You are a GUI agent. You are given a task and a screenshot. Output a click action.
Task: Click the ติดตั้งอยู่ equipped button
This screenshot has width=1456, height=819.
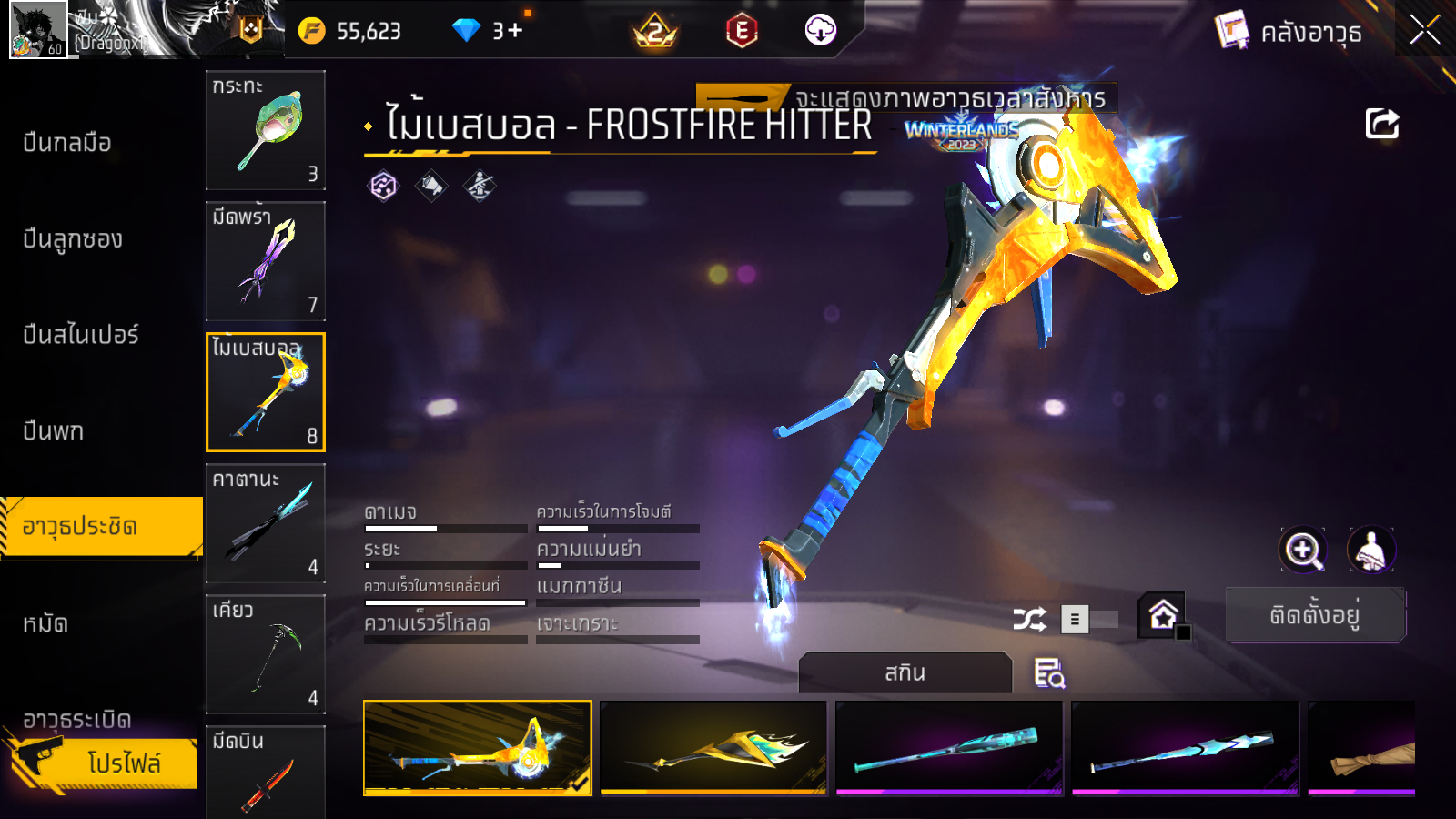click(x=1315, y=615)
